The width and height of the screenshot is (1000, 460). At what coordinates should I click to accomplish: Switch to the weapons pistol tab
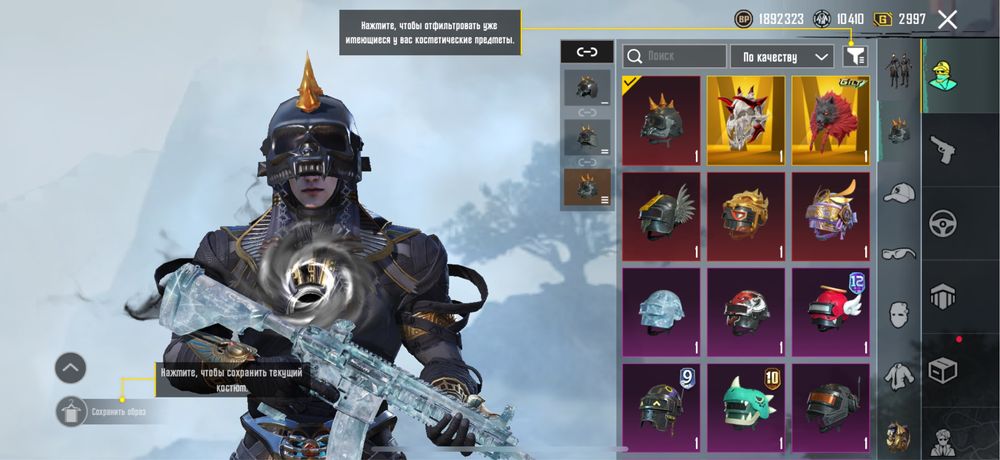pyautogui.click(x=943, y=149)
